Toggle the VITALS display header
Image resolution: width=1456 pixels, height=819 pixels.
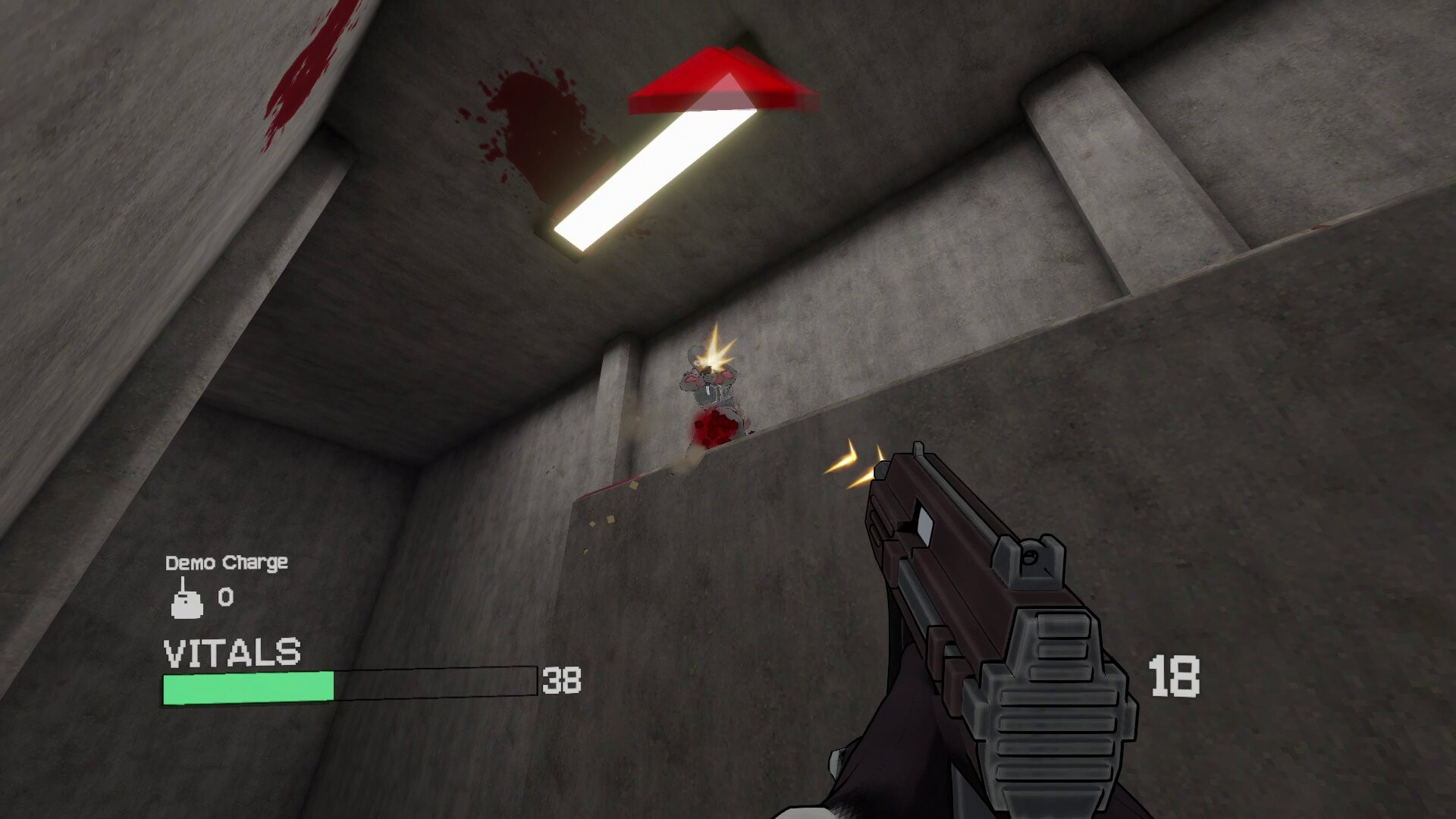(x=231, y=648)
